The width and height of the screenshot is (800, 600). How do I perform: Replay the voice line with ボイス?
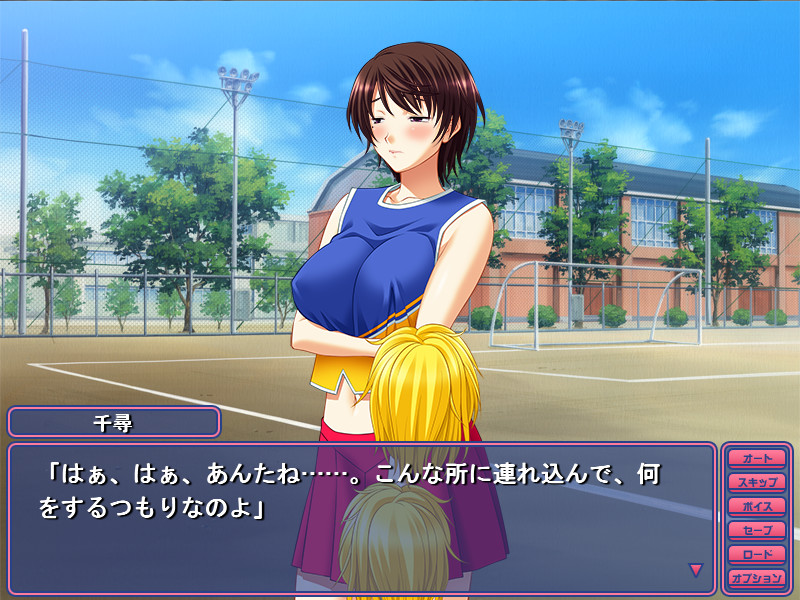click(757, 506)
